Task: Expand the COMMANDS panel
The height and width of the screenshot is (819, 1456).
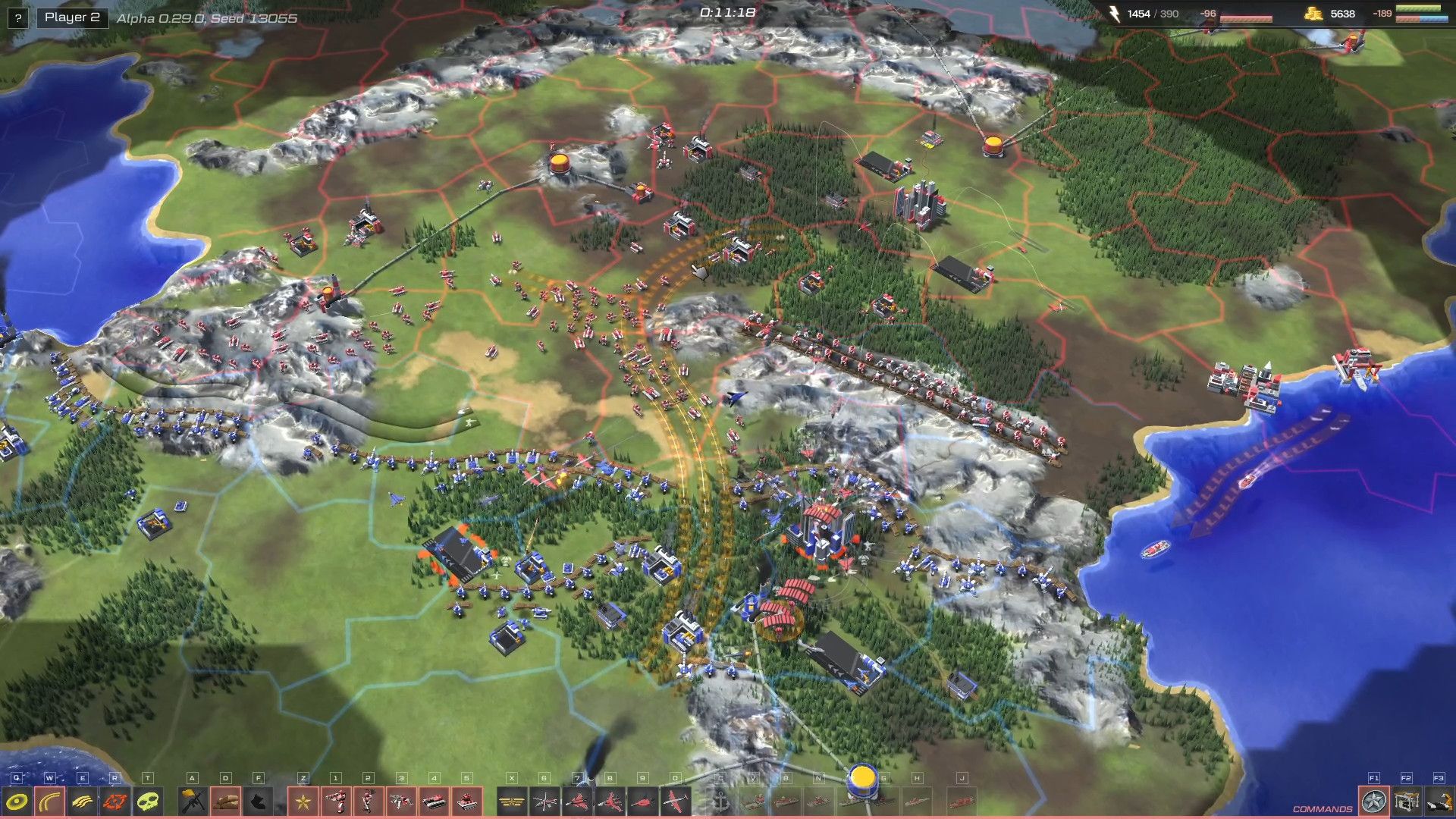Action: point(1322,809)
